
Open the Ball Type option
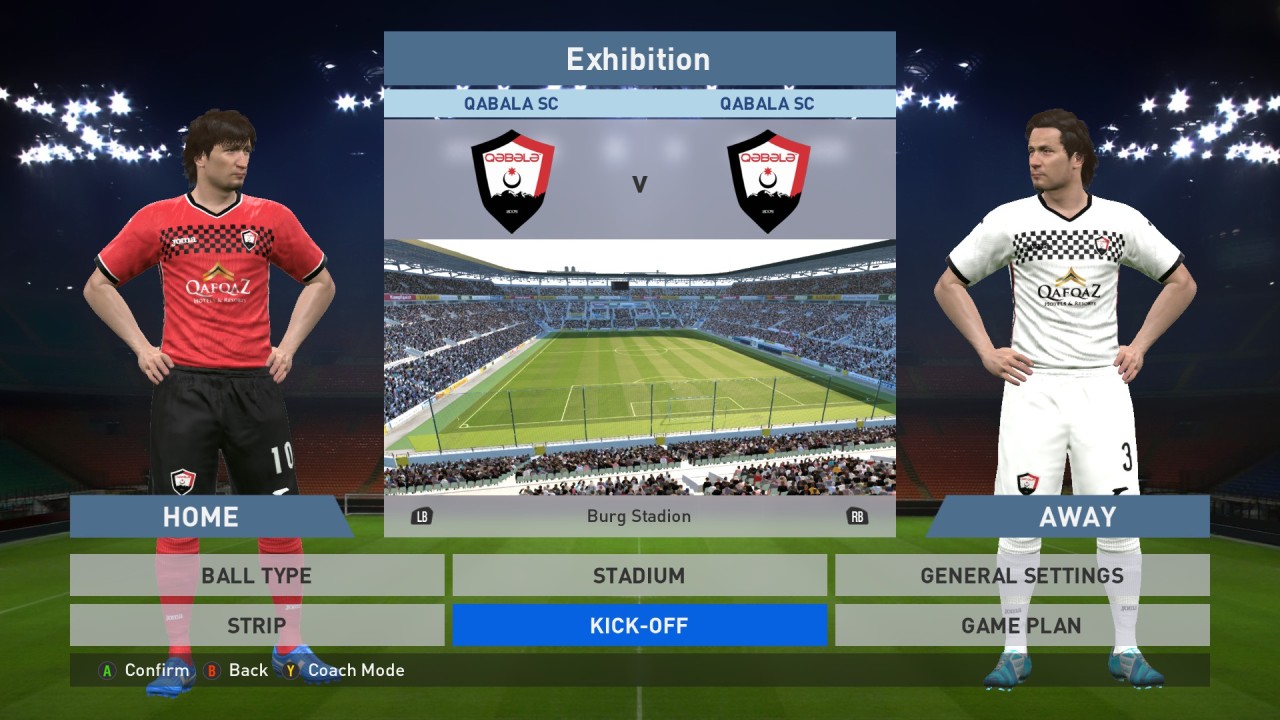pos(257,576)
